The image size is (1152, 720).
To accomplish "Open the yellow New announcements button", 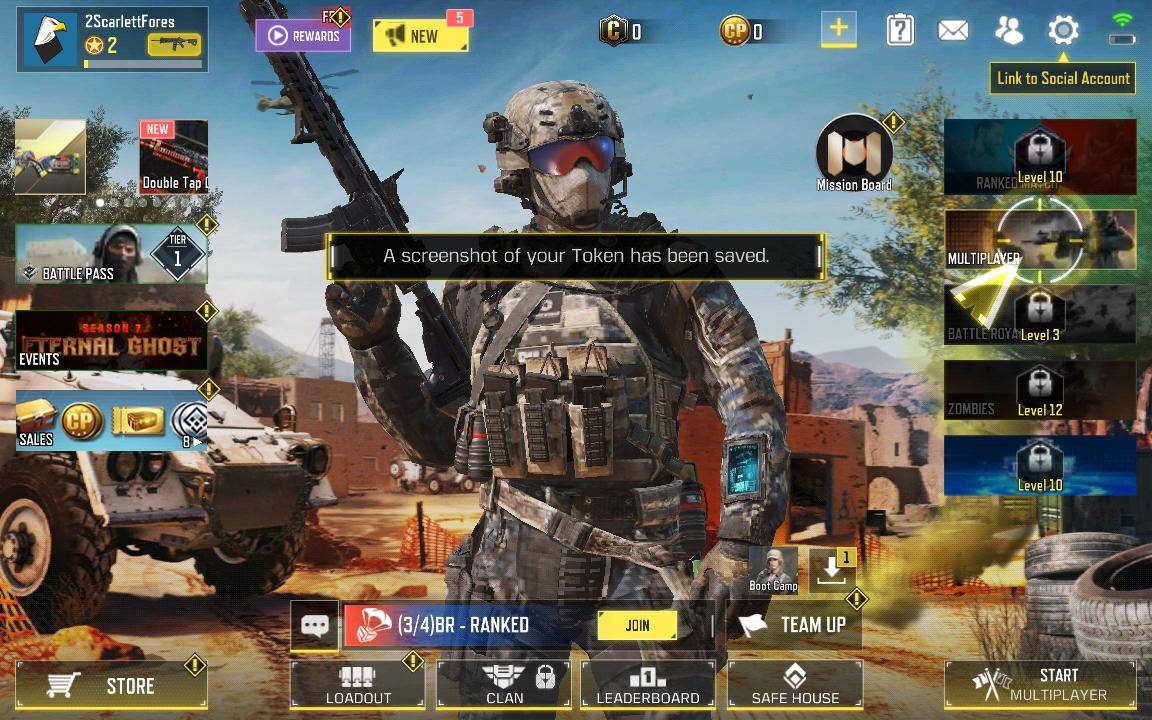I will point(420,36).
